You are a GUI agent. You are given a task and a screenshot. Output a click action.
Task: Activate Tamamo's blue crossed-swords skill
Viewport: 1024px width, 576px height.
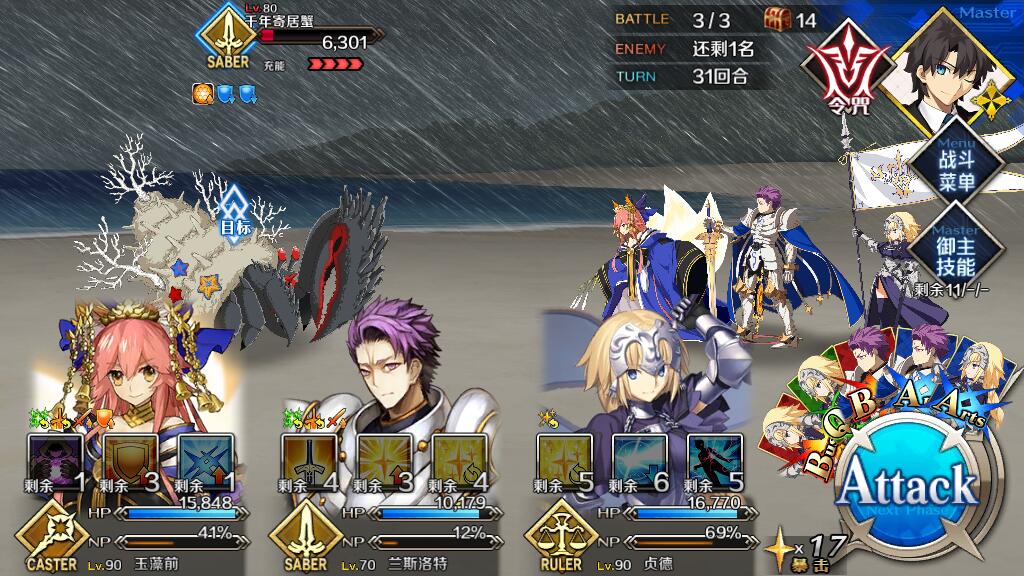pos(206,460)
